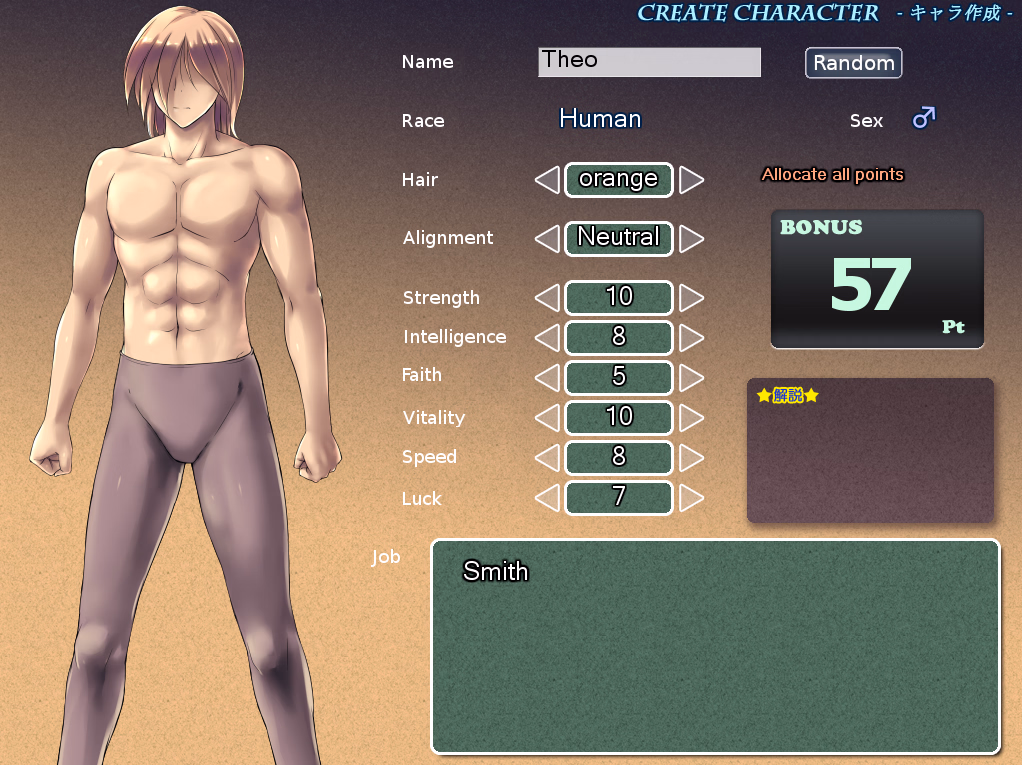Reduce the Faith stat

coord(547,378)
